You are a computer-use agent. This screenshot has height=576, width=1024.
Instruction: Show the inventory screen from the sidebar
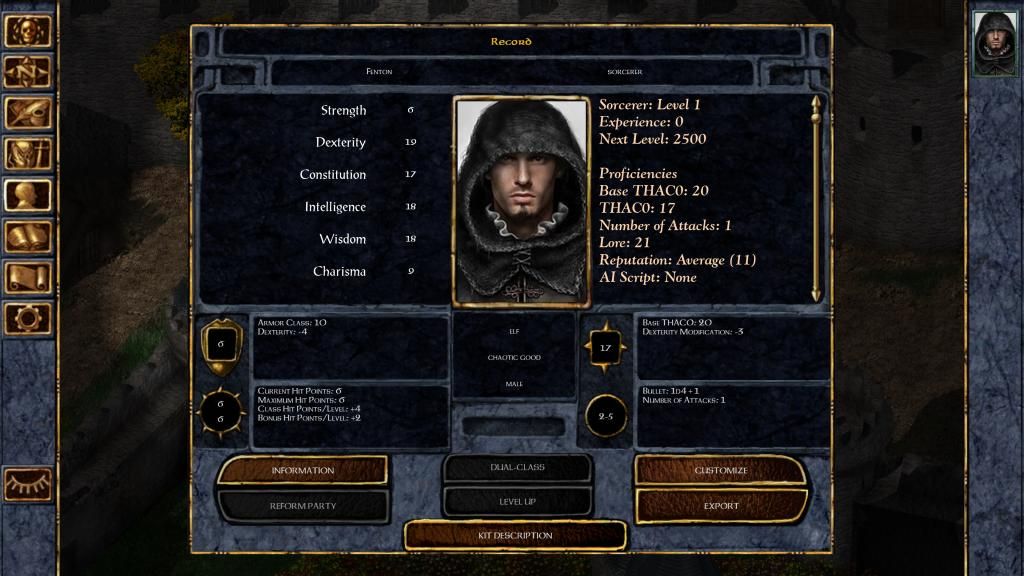(x=27, y=154)
